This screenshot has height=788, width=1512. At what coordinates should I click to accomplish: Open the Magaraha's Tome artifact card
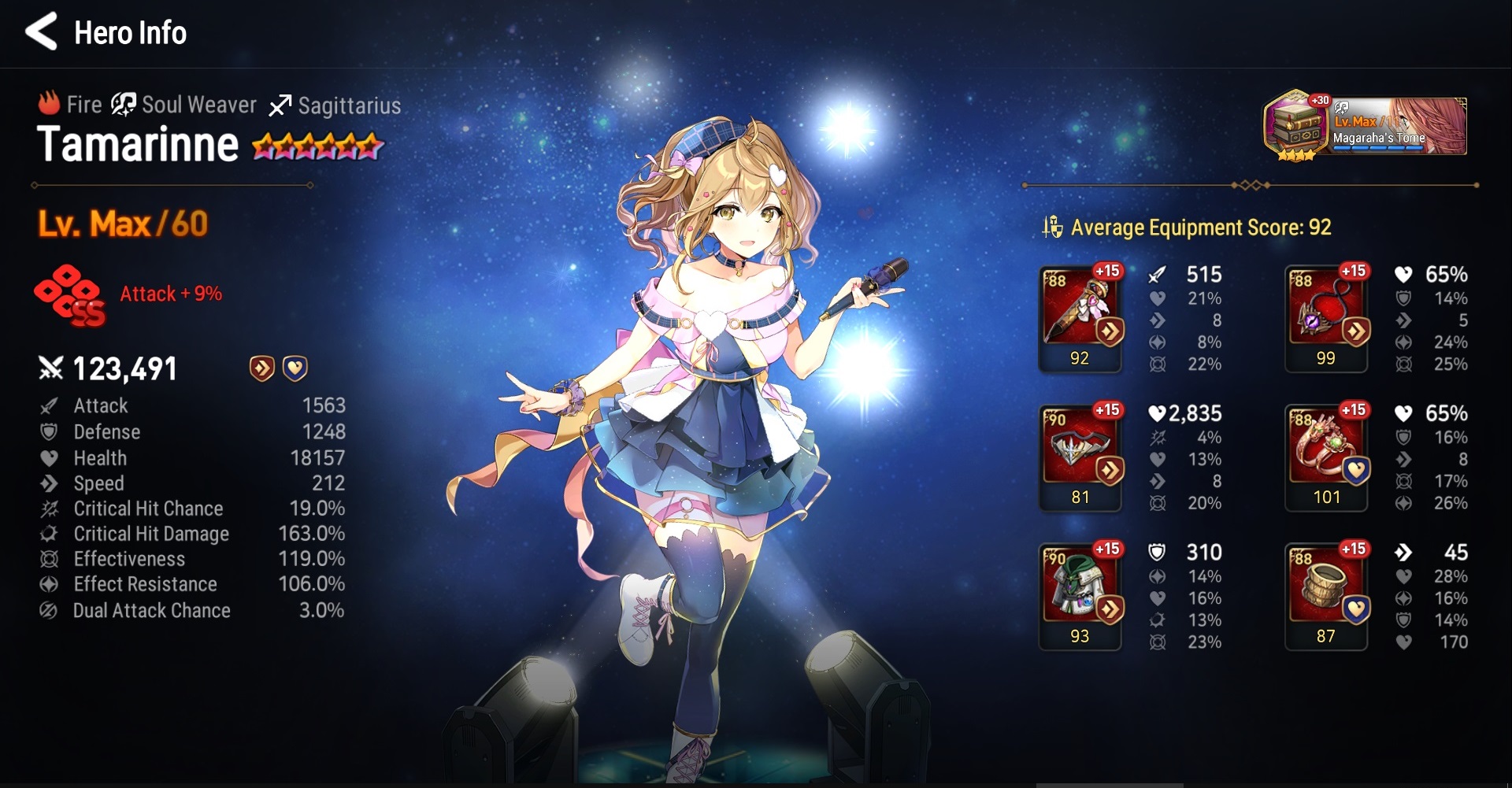pos(1366,126)
